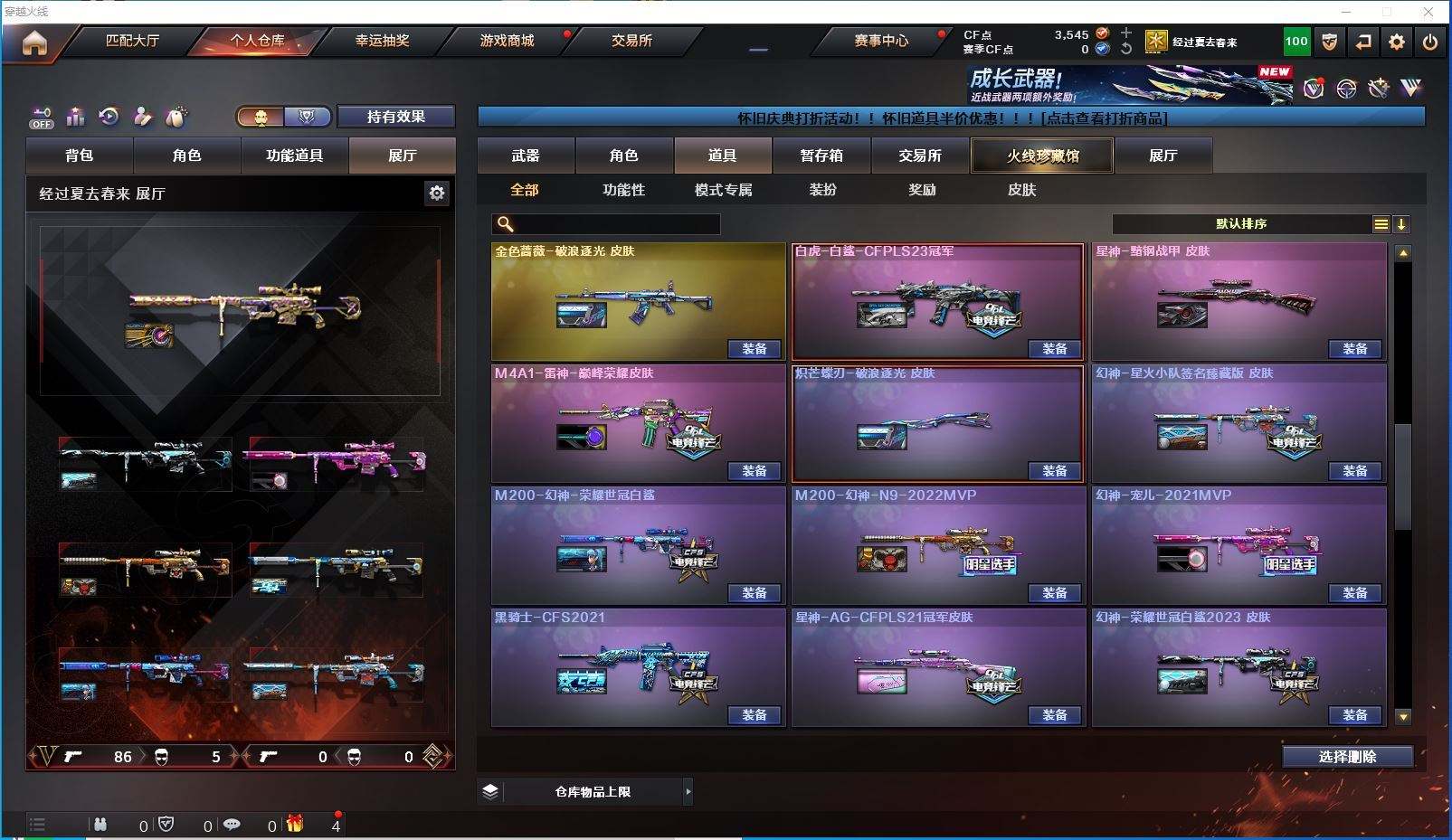Screen dimensions: 1452x840
Task: Click the 选择删除 button
Action: [x=1347, y=757]
